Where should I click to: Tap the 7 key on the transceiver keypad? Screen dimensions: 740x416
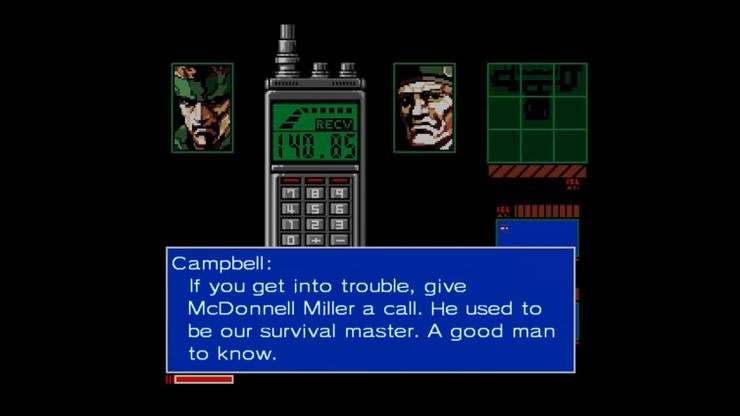tap(291, 193)
